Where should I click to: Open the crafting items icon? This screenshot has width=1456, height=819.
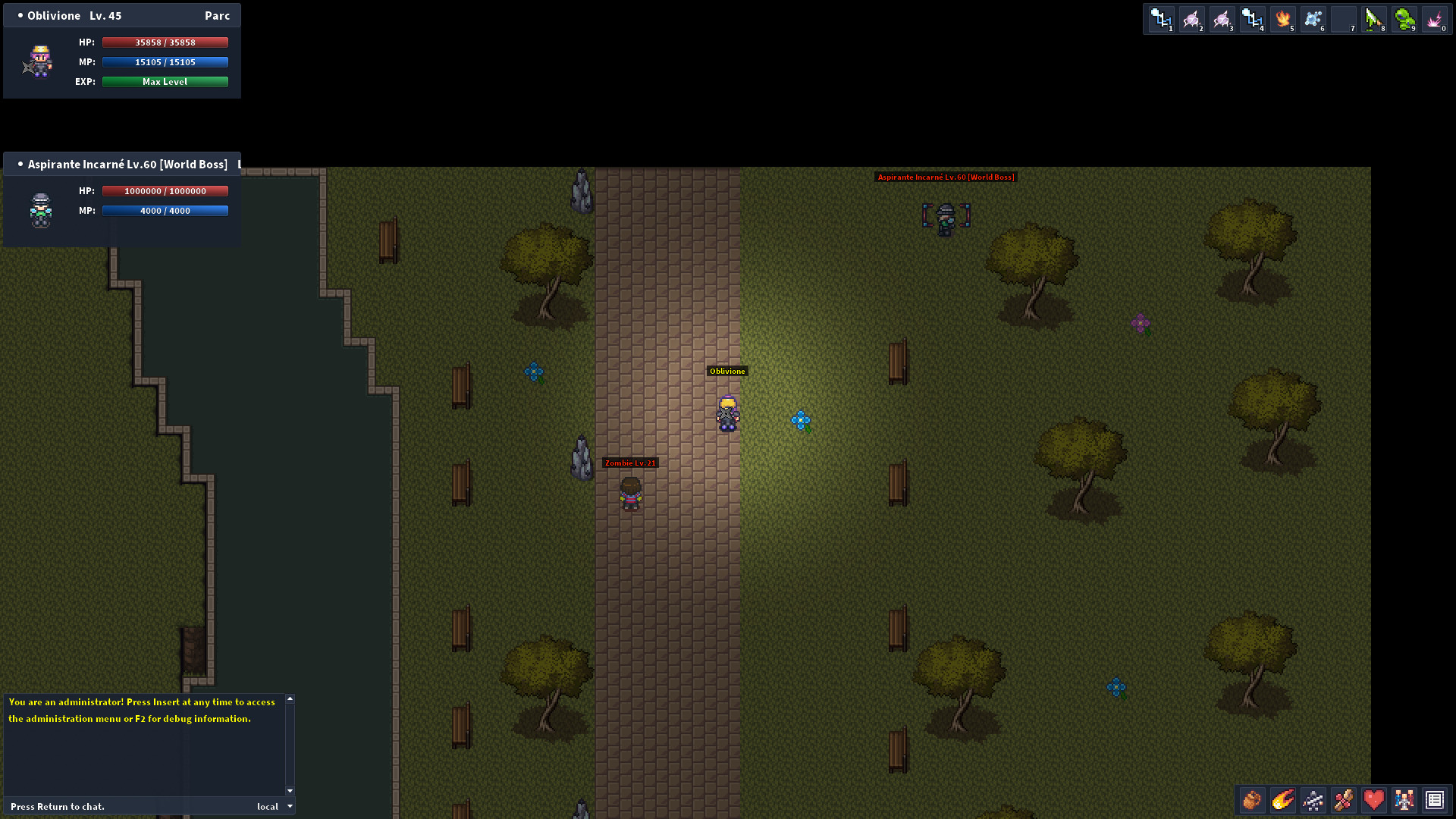click(1343, 800)
